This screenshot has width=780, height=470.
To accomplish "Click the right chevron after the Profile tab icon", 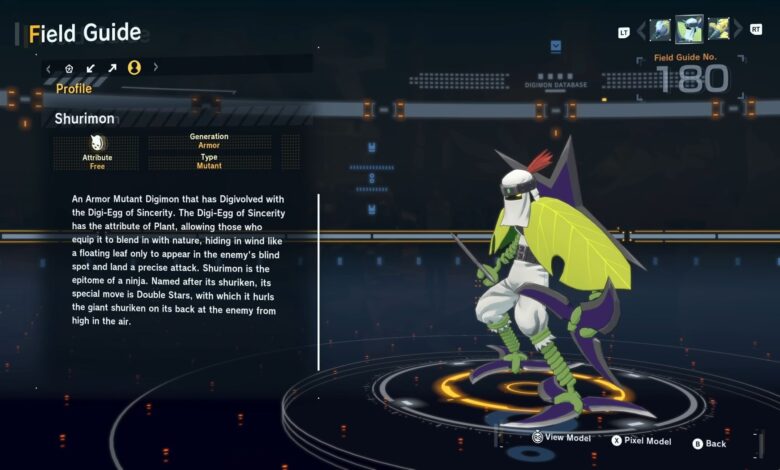I will coord(155,68).
